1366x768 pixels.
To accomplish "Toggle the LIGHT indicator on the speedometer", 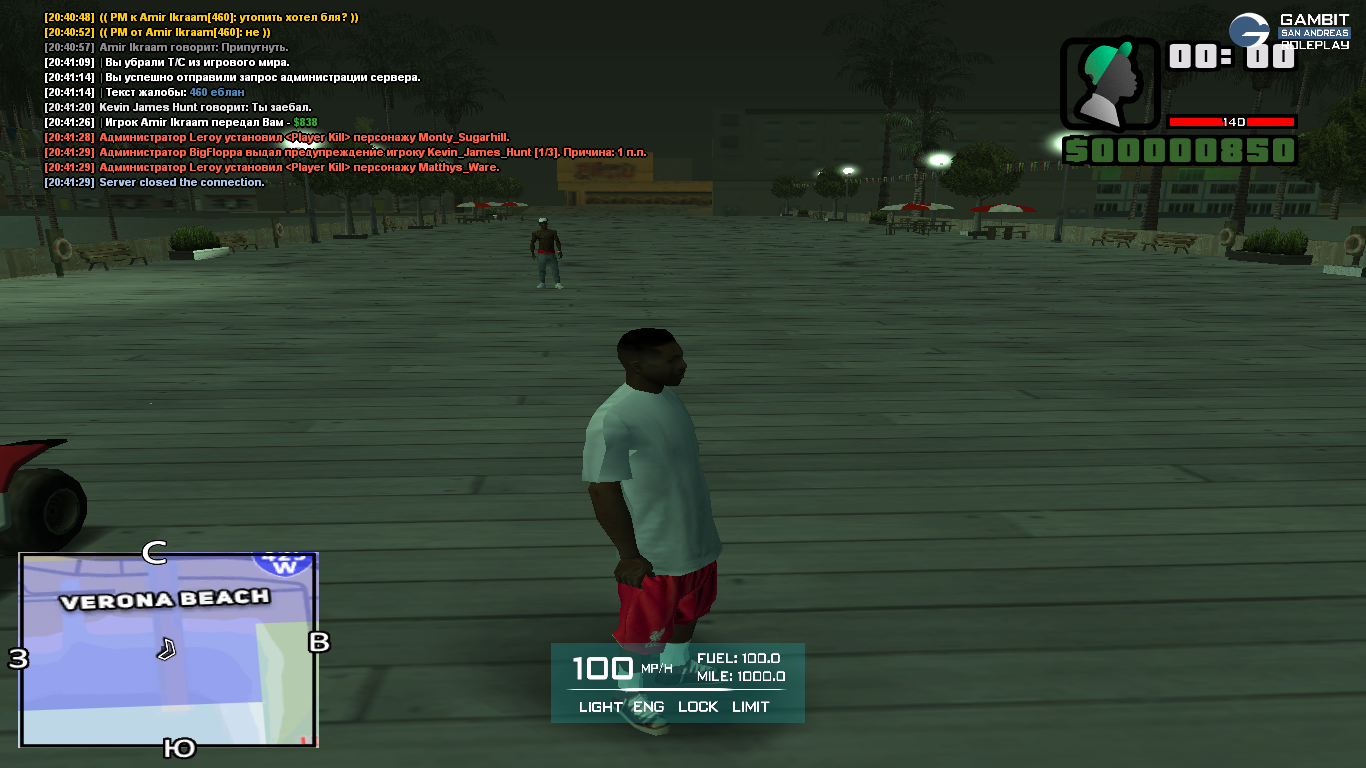I will point(600,707).
